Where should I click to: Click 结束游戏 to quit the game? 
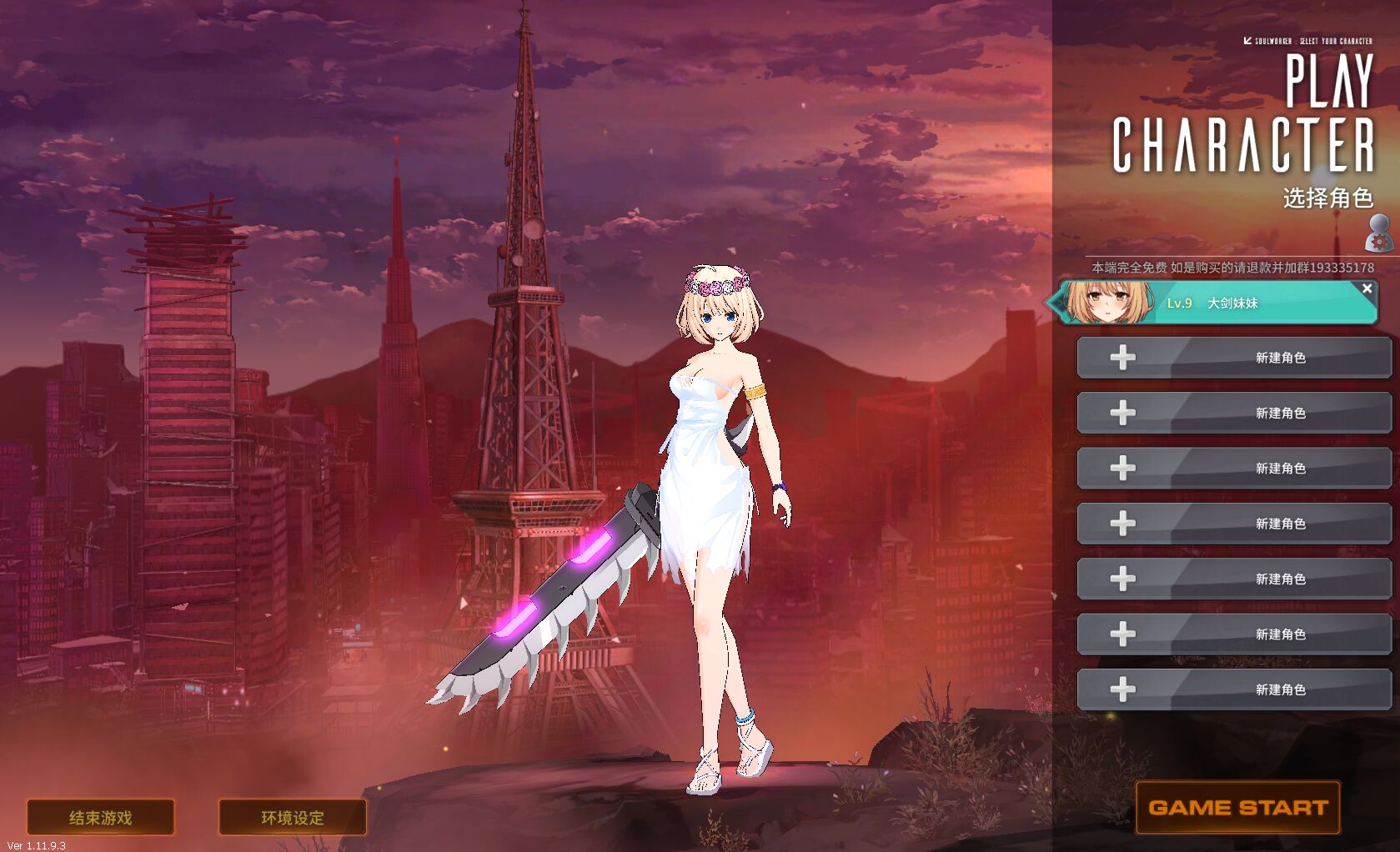click(100, 818)
